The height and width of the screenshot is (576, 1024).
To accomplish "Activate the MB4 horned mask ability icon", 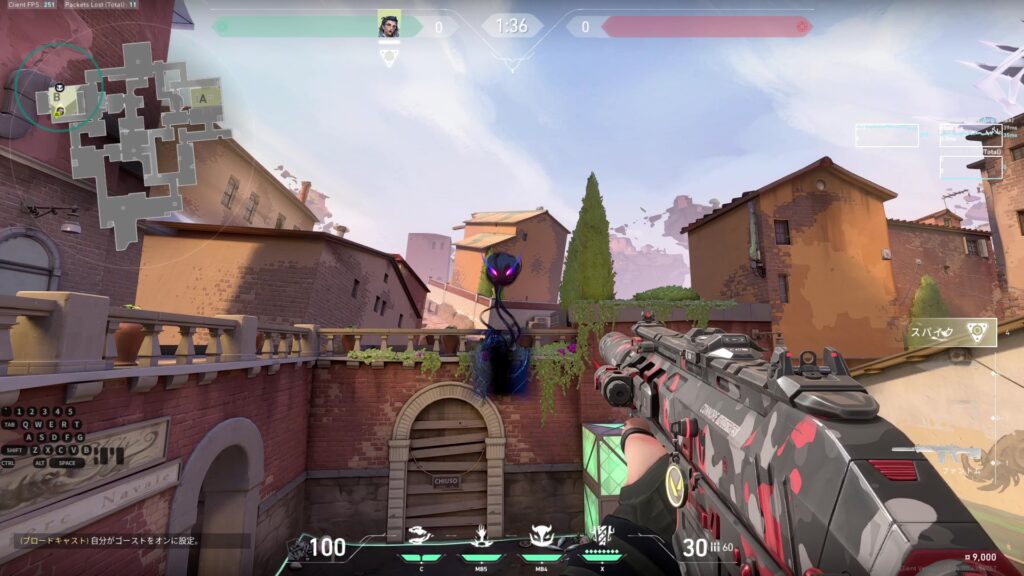I will [541, 537].
